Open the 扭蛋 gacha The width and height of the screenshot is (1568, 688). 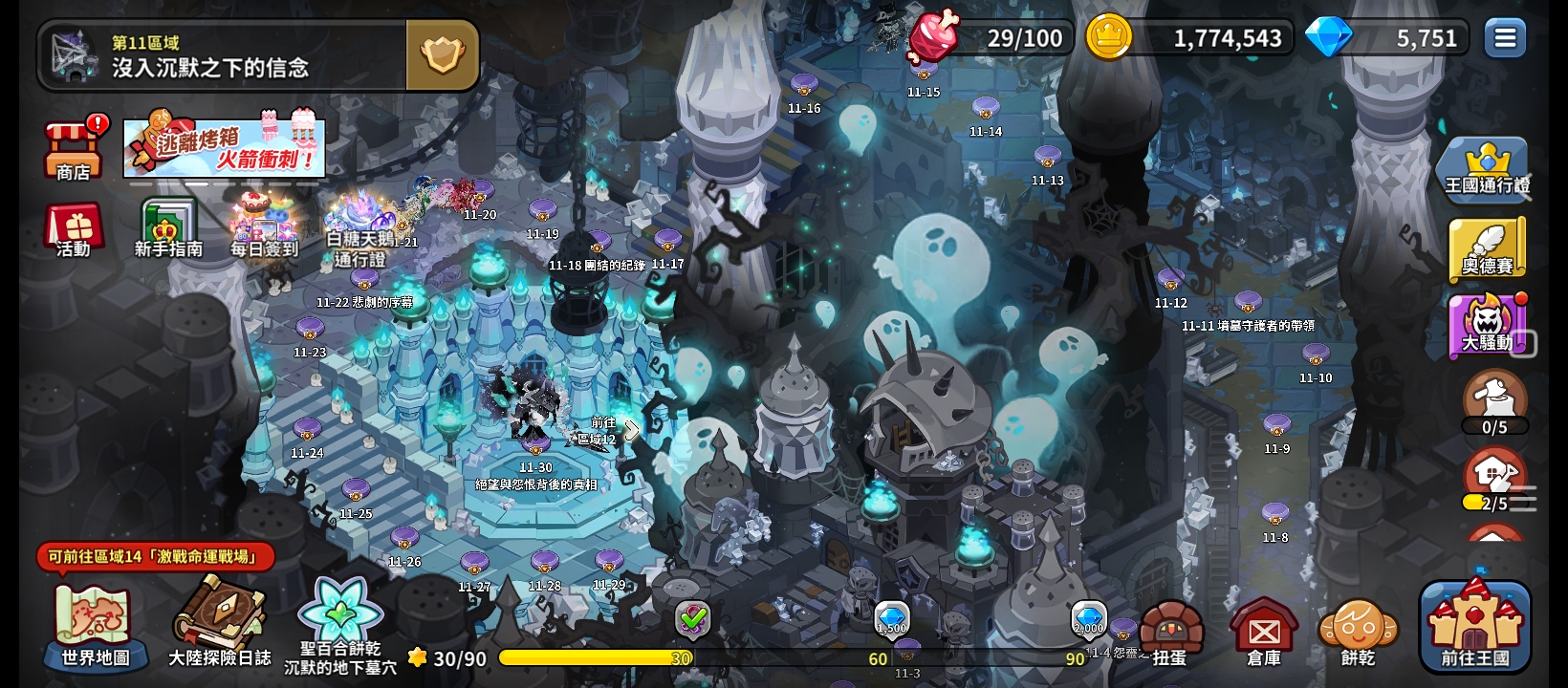[x=1169, y=633]
